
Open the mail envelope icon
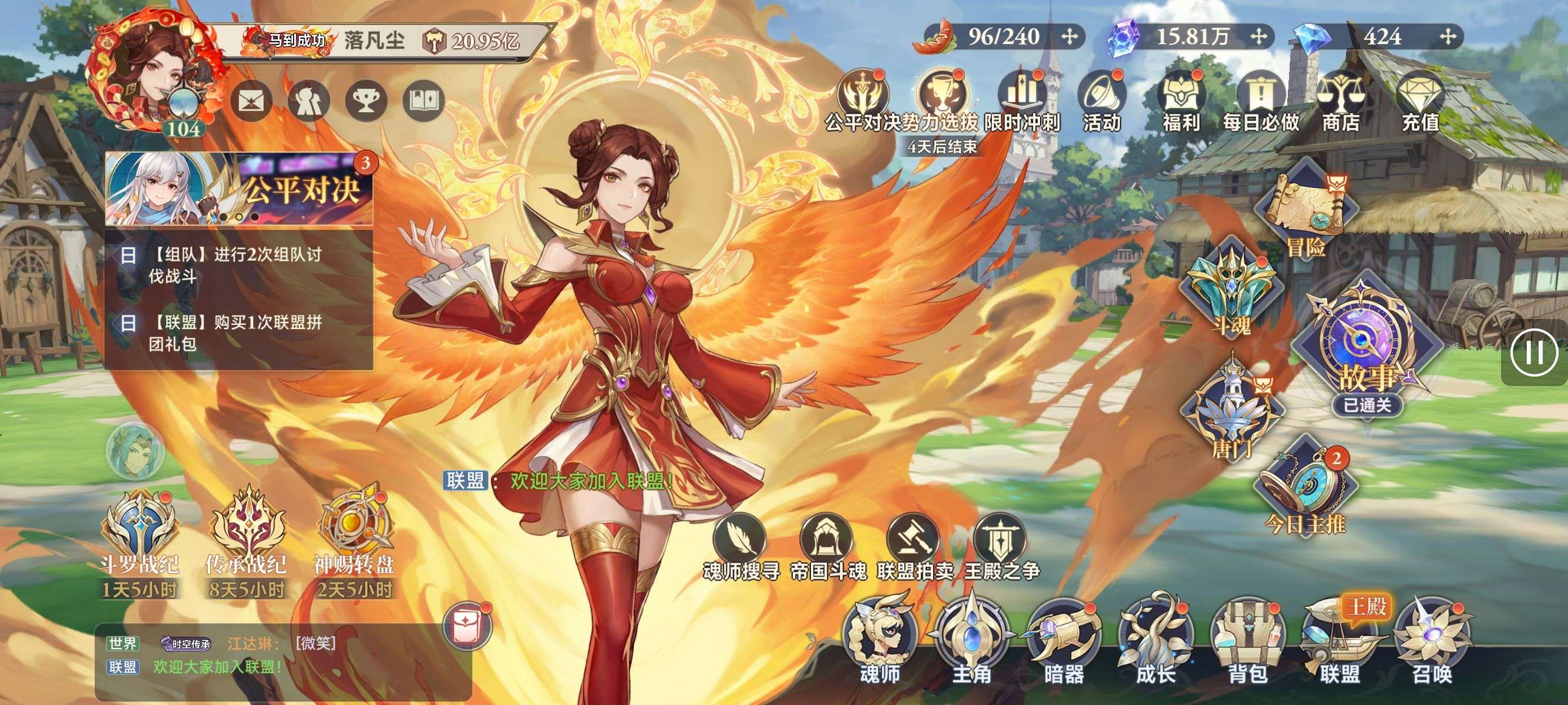point(251,100)
